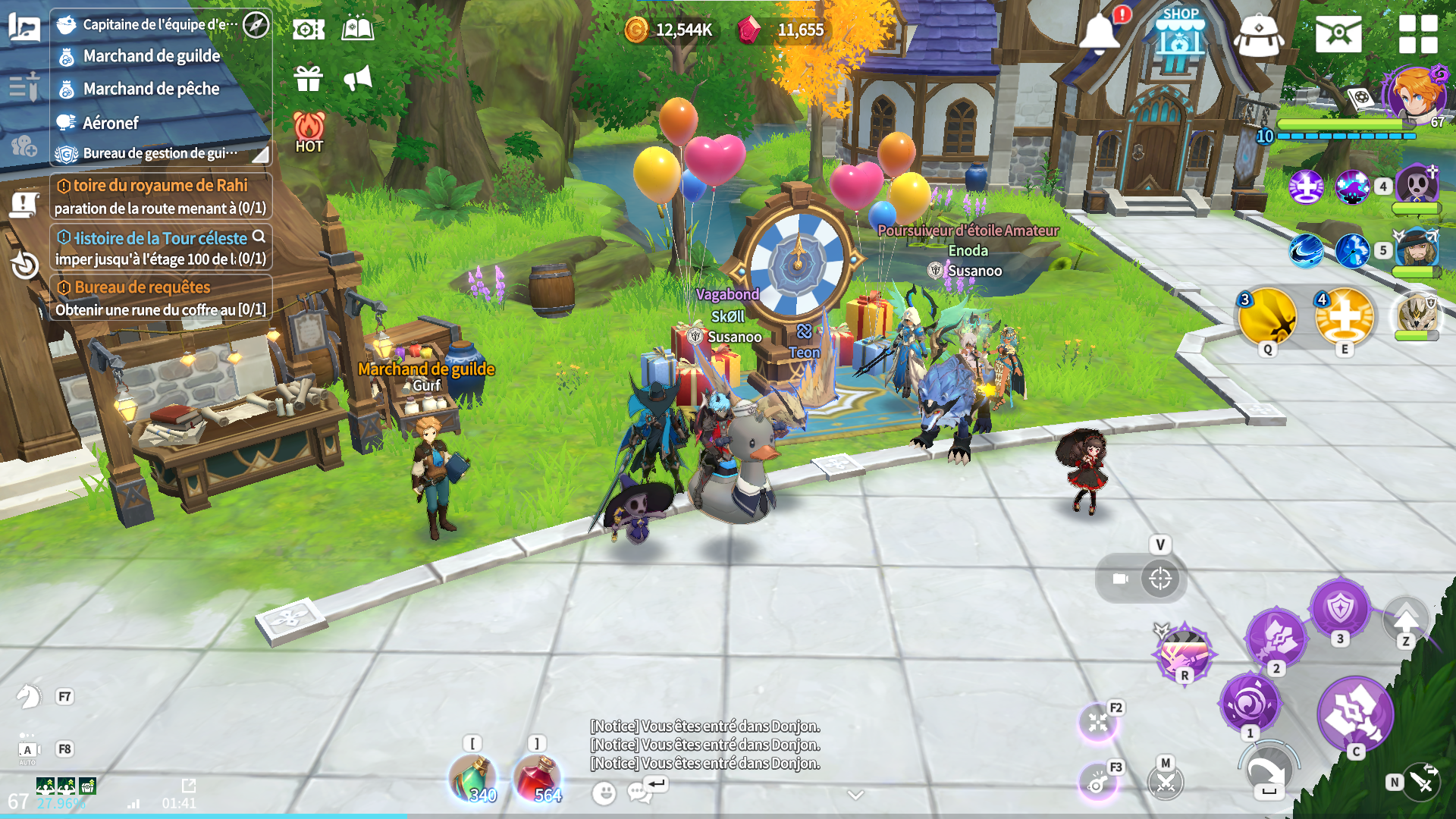Open the emoji smiley panel
This screenshot has height=819, width=1456.
pos(604,793)
